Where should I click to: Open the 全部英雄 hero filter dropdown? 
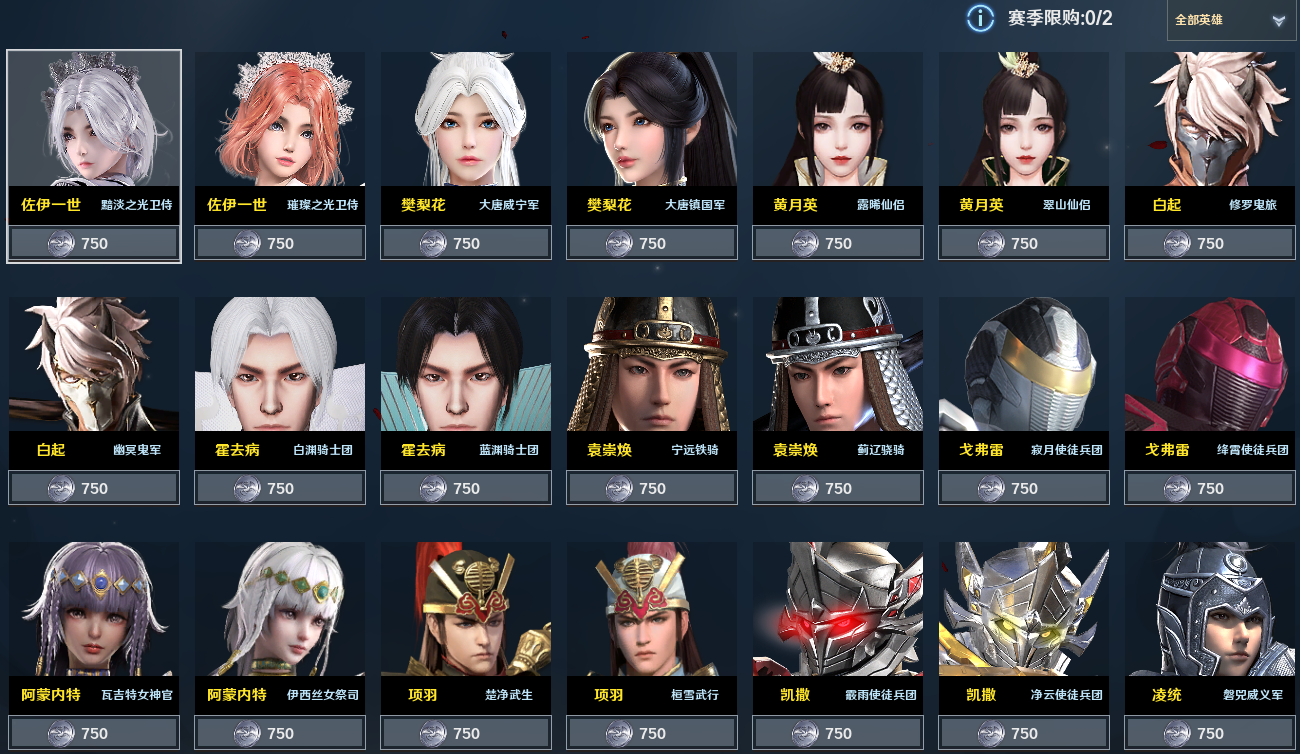point(1230,20)
